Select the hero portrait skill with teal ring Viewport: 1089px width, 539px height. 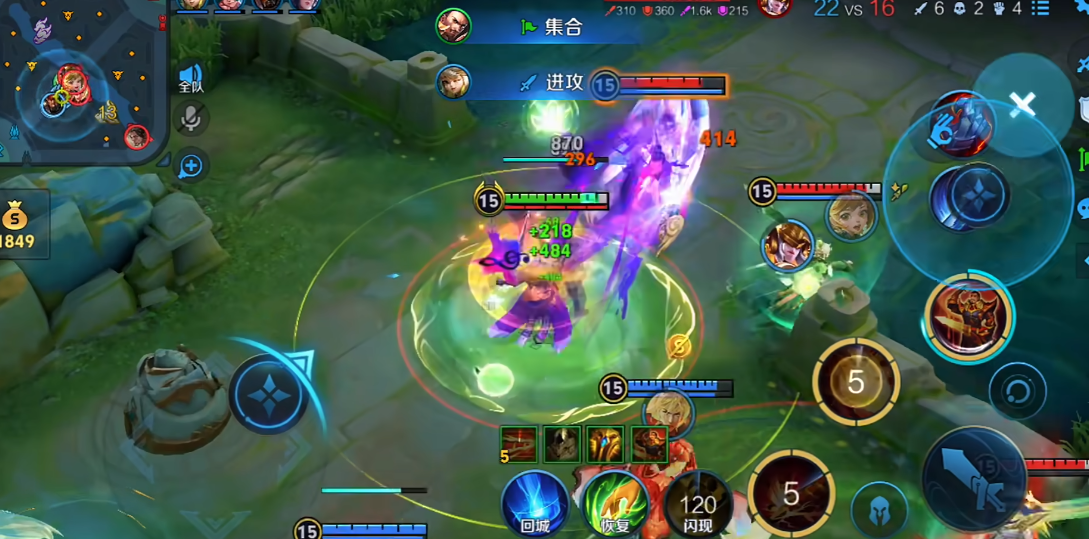(x=967, y=316)
